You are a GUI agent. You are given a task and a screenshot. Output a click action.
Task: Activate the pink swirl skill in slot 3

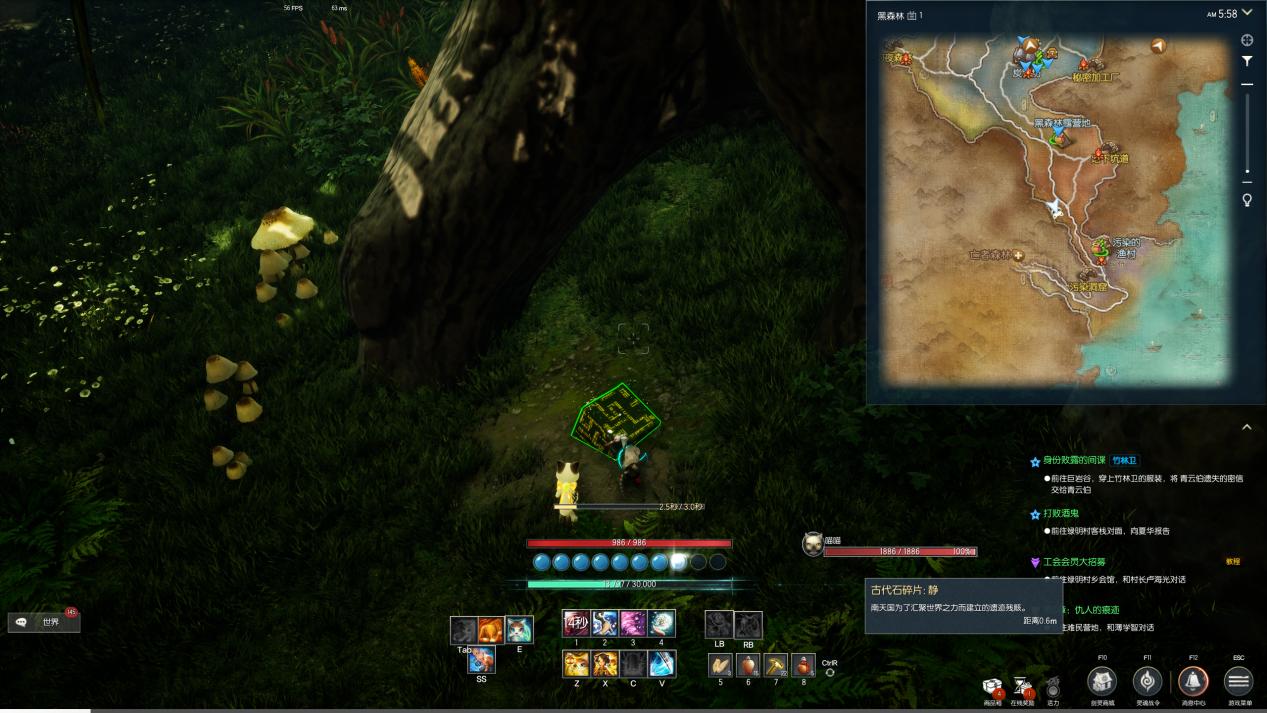pyautogui.click(x=632, y=624)
